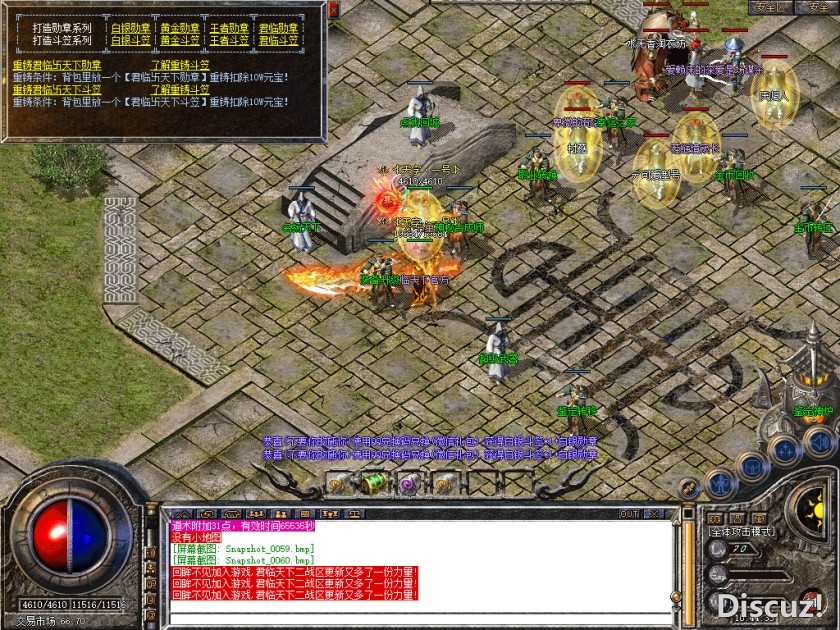The width and height of the screenshot is (840, 630).
Task: Open the blue speaker sound button
Action: [819, 440]
